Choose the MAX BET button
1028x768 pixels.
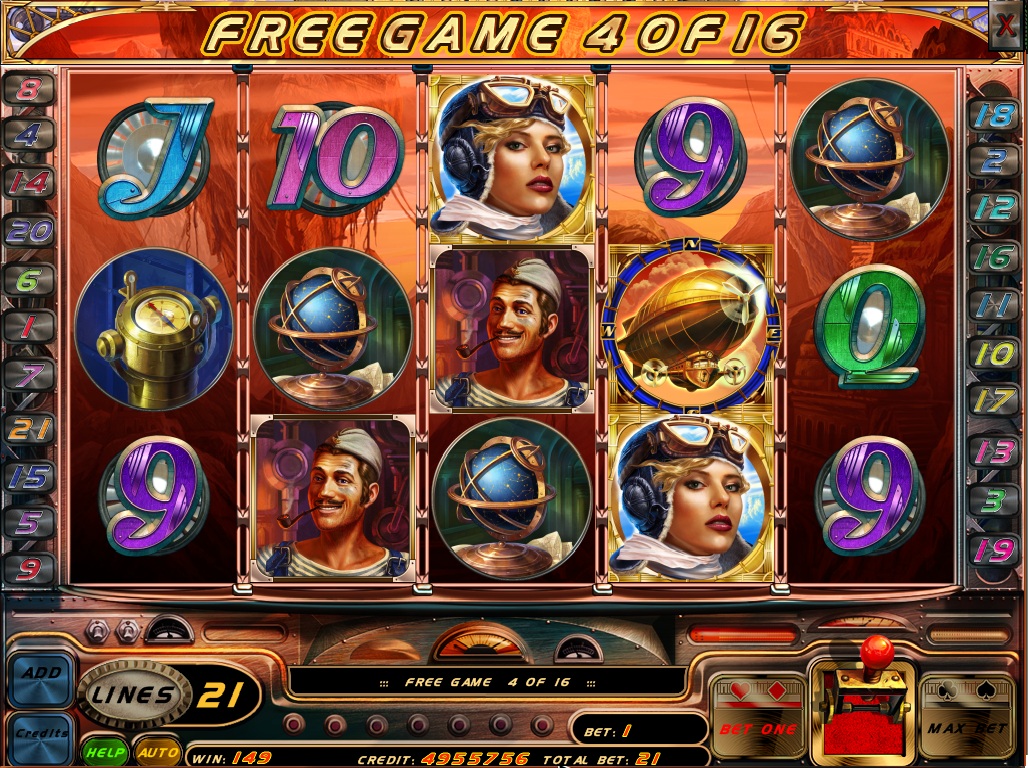point(965,718)
